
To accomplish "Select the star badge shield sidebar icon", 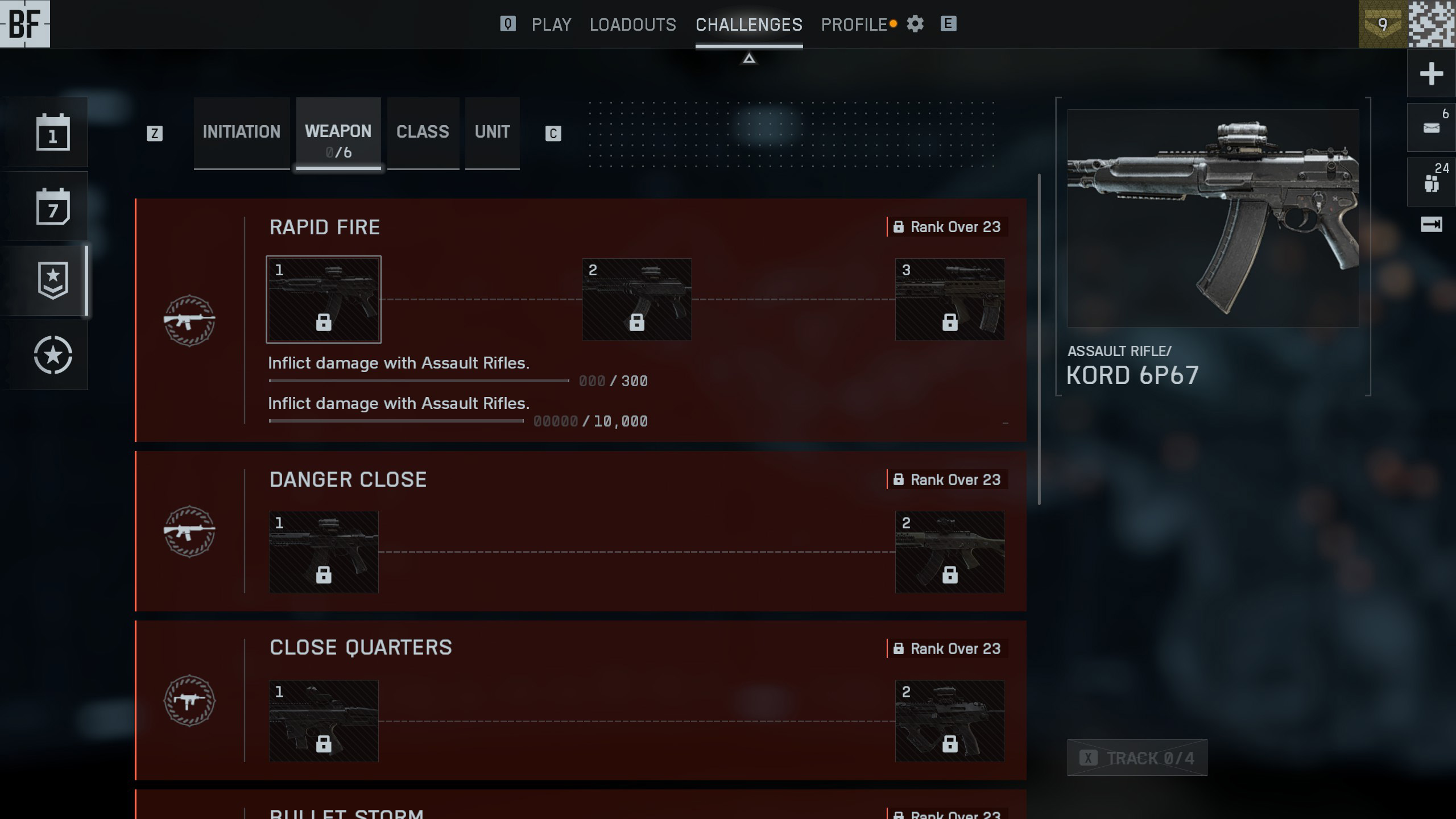I will pos(53,280).
